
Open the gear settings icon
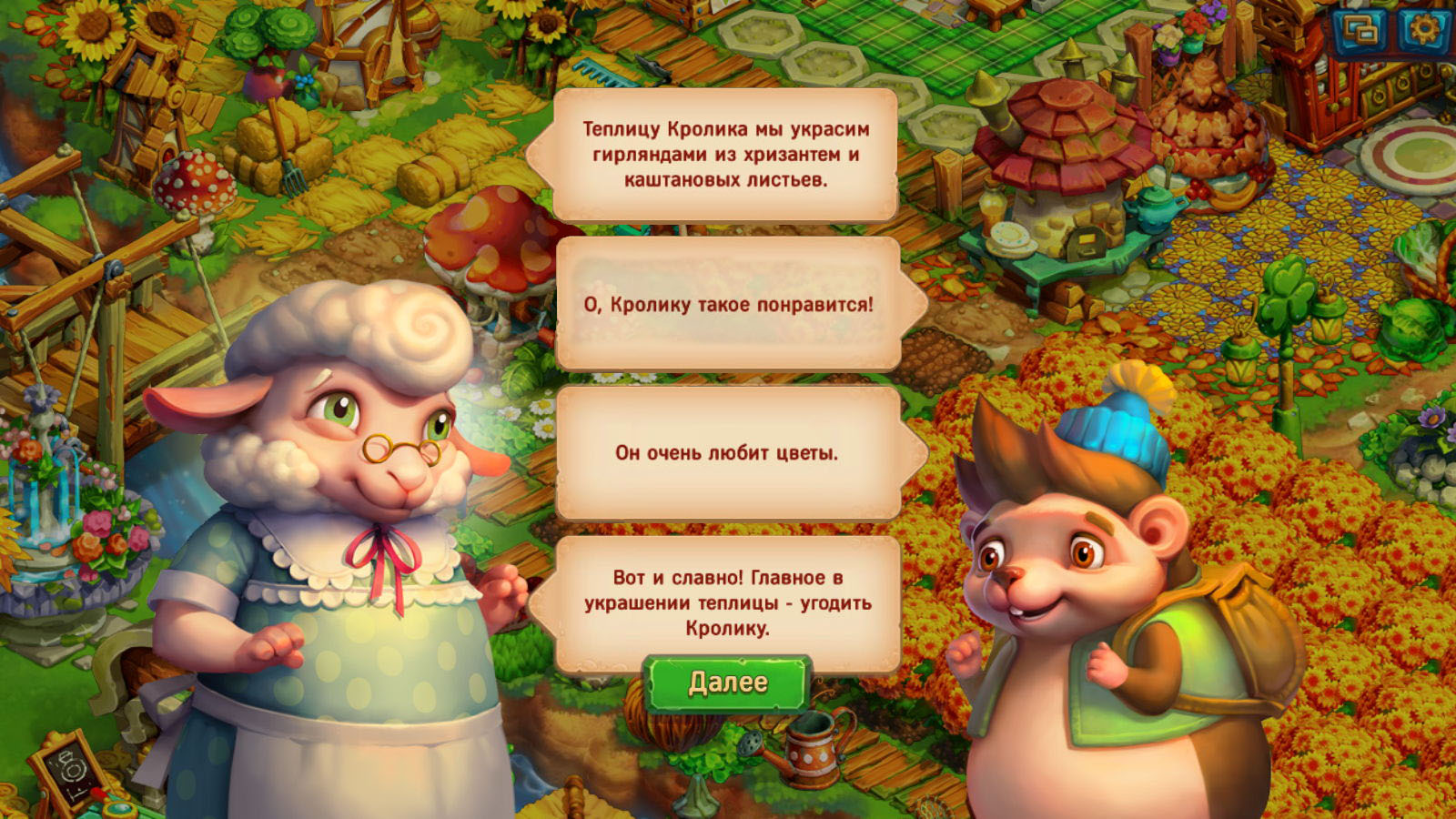click(1423, 30)
